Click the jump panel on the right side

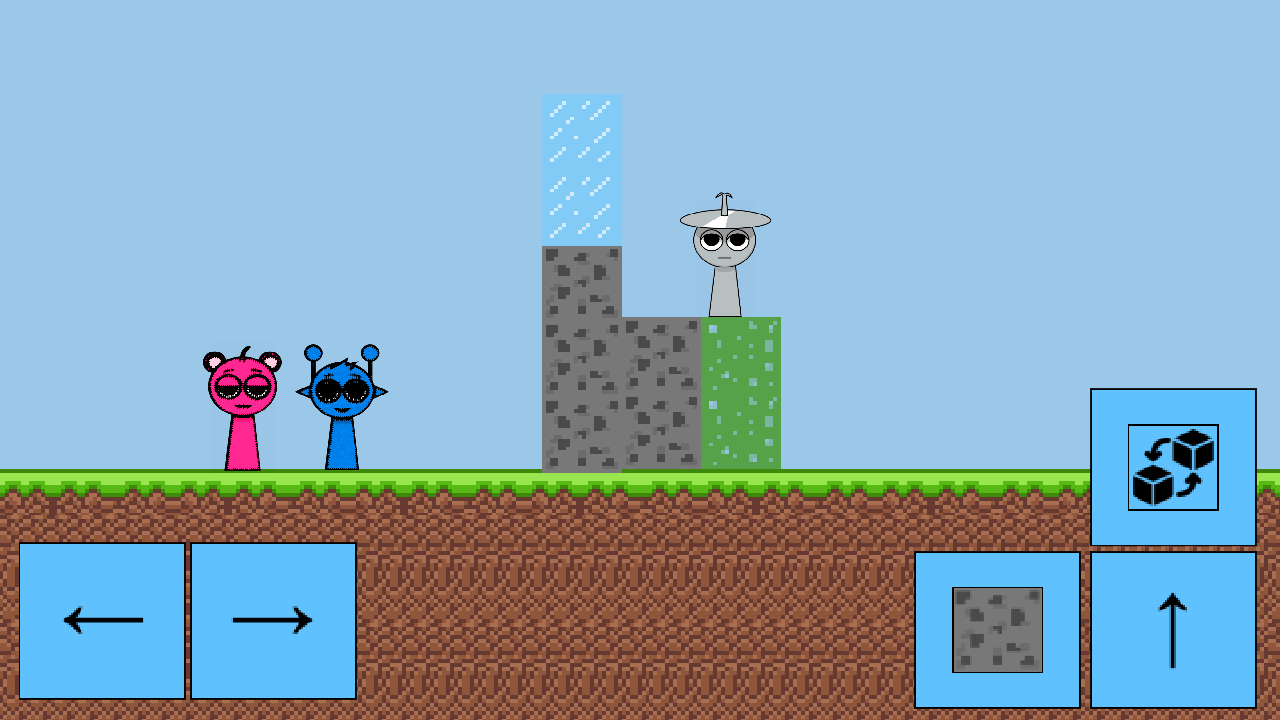pos(1172,630)
